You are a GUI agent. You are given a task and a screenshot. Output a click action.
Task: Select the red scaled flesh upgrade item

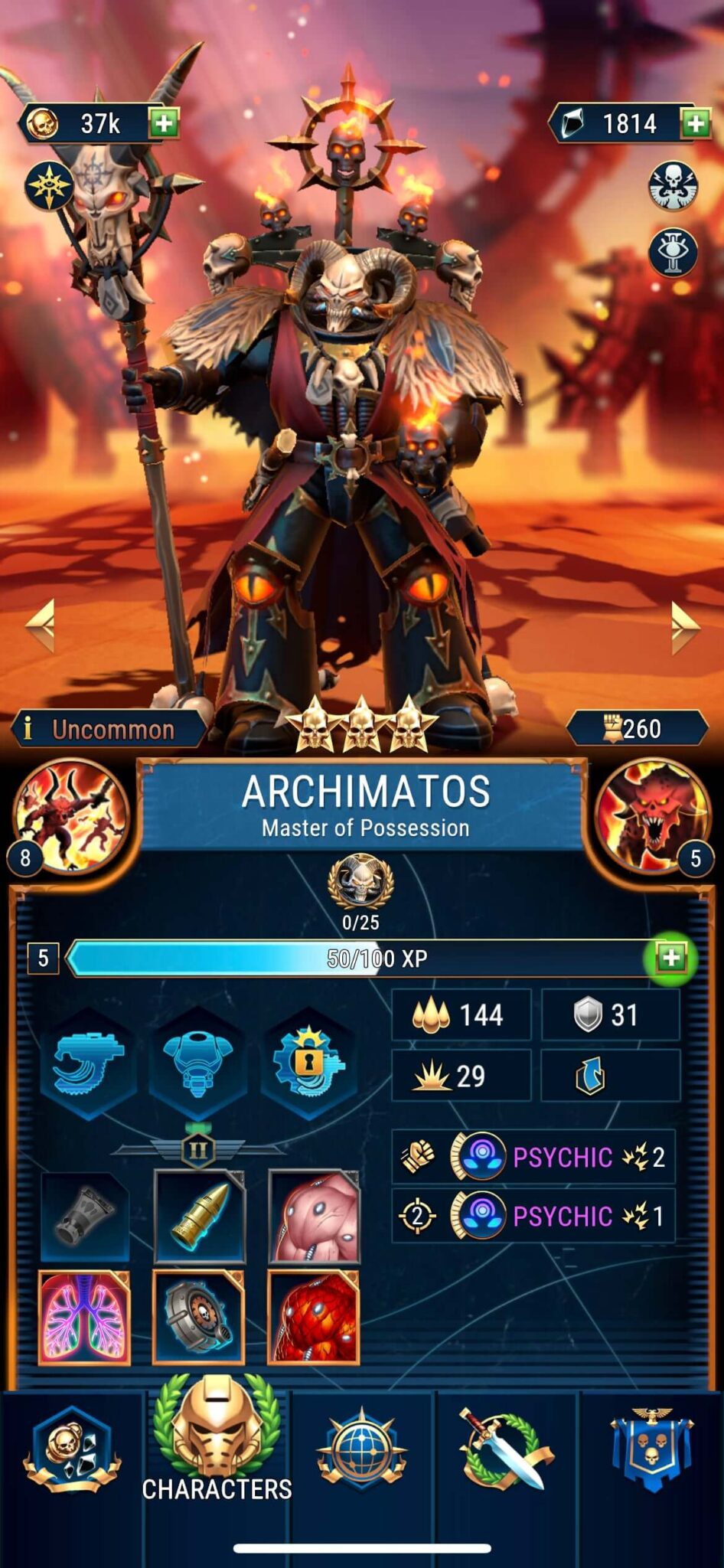tap(314, 1318)
